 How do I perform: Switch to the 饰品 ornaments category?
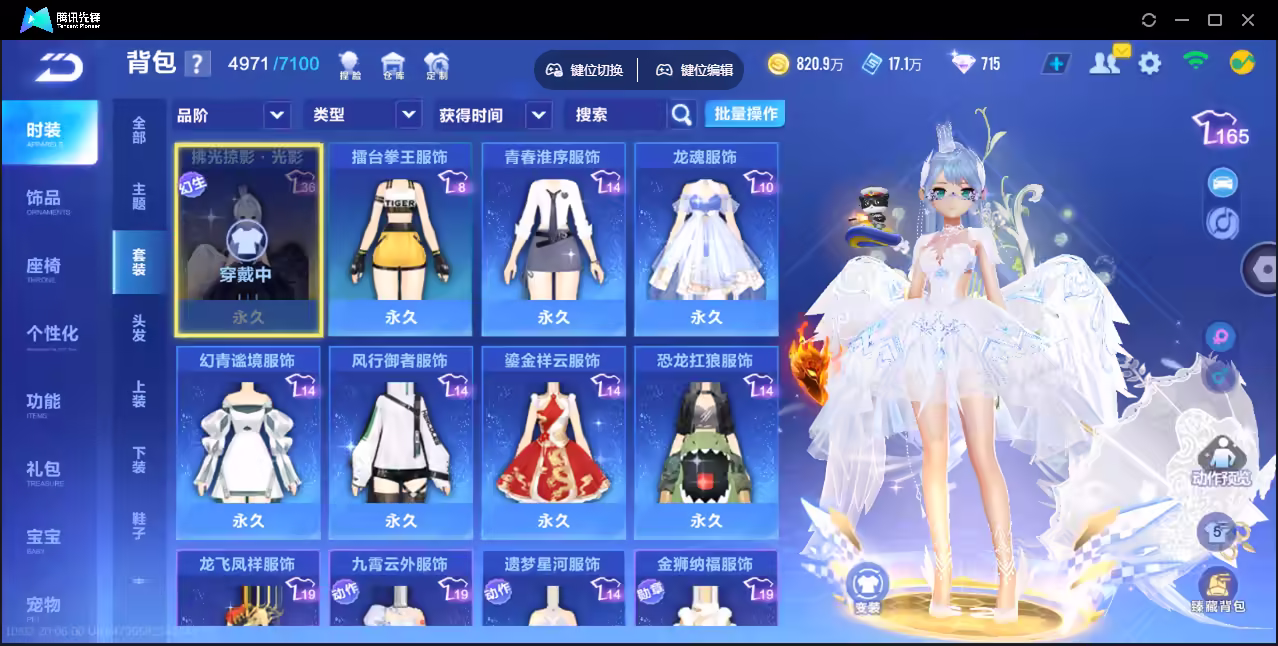(44, 199)
